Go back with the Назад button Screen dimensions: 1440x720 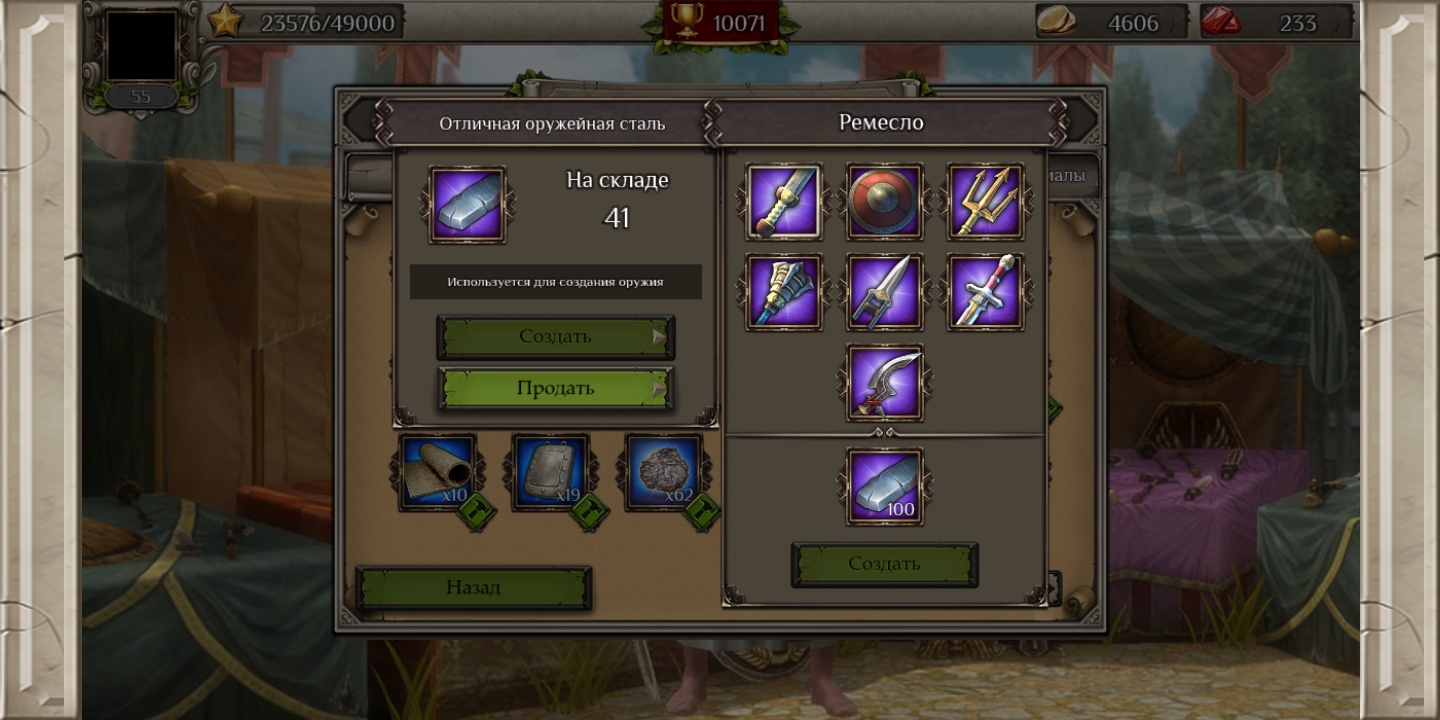[x=473, y=587]
